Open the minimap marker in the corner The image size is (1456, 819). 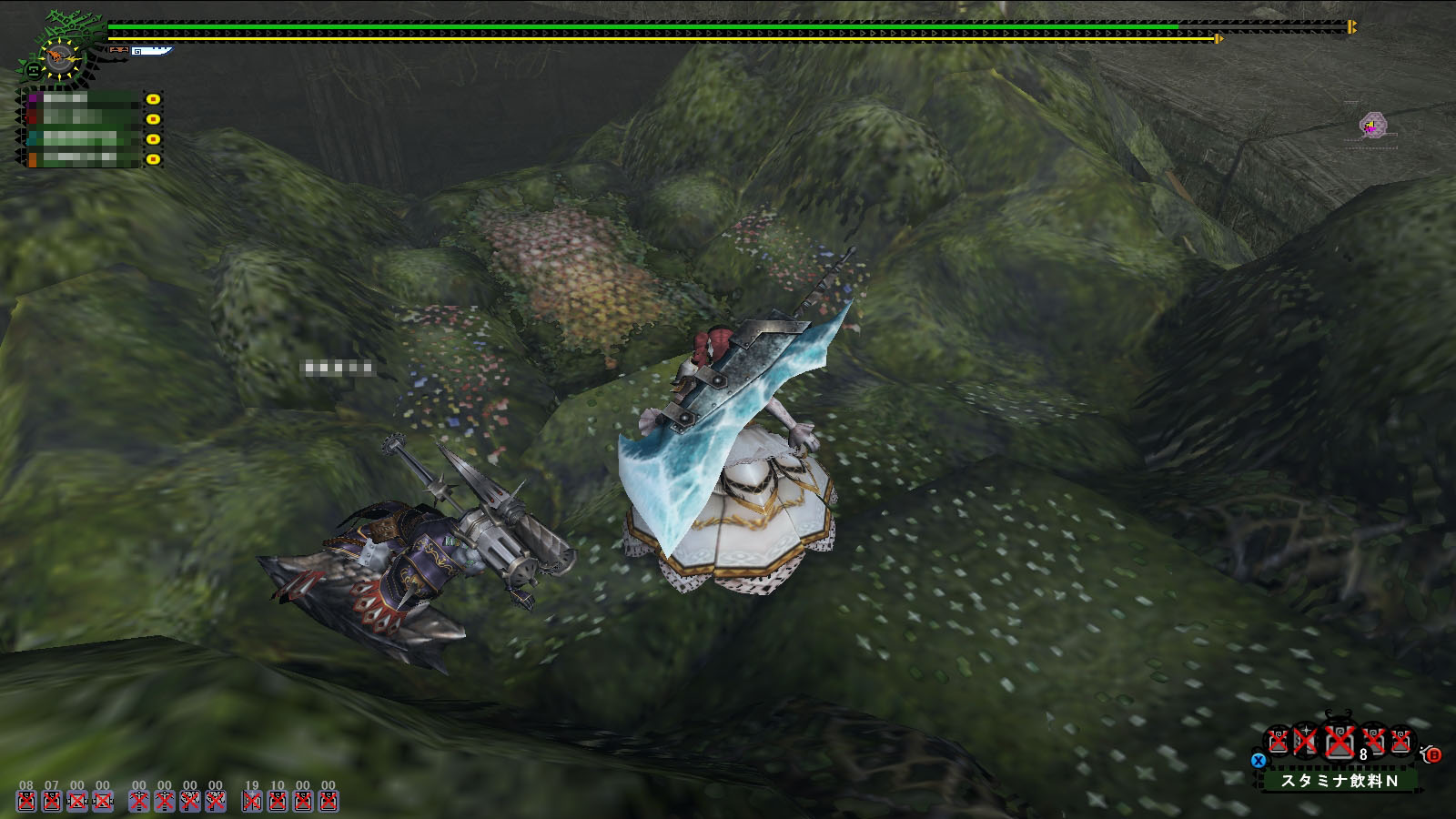(x=1372, y=126)
